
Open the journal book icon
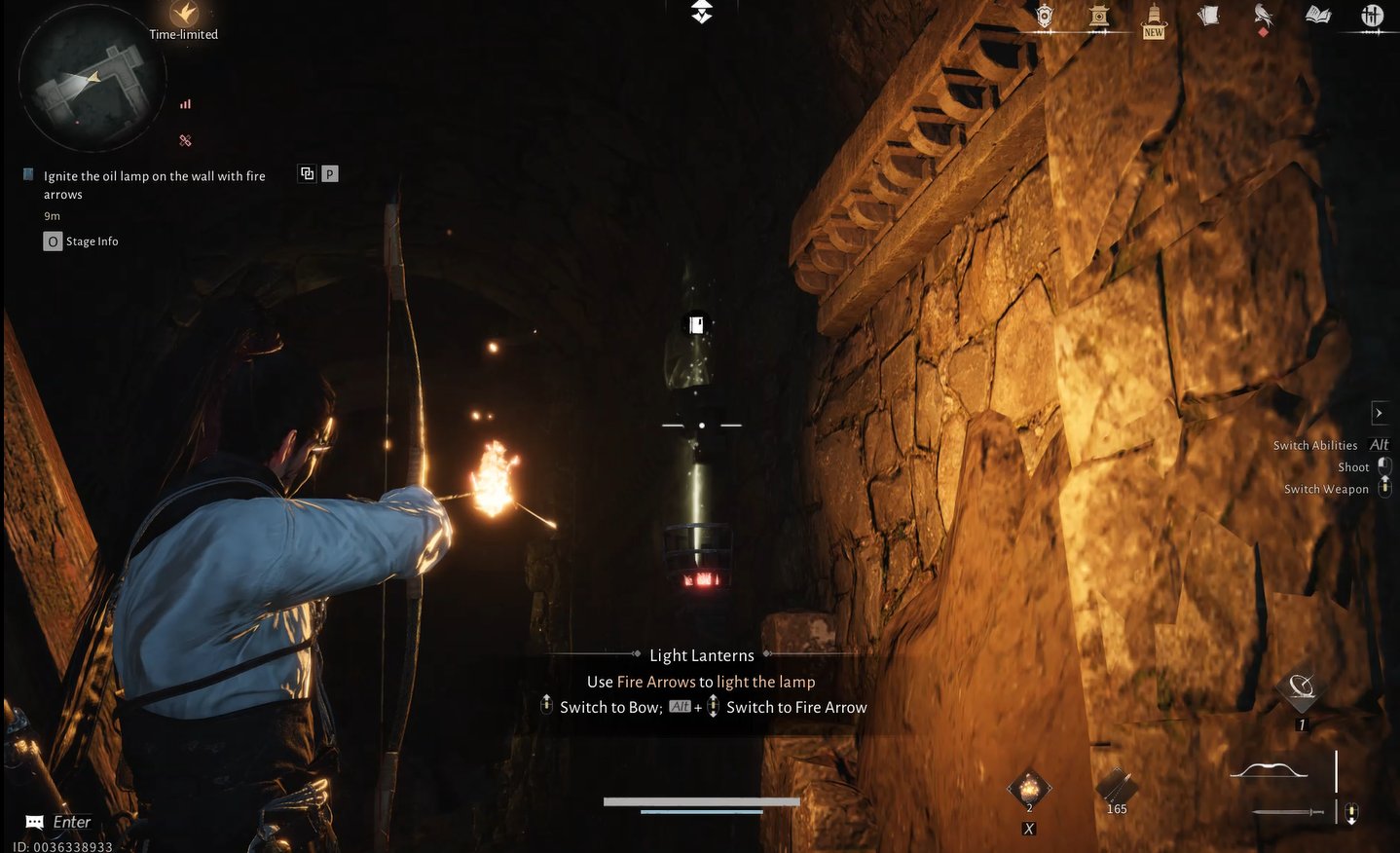(1318, 15)
